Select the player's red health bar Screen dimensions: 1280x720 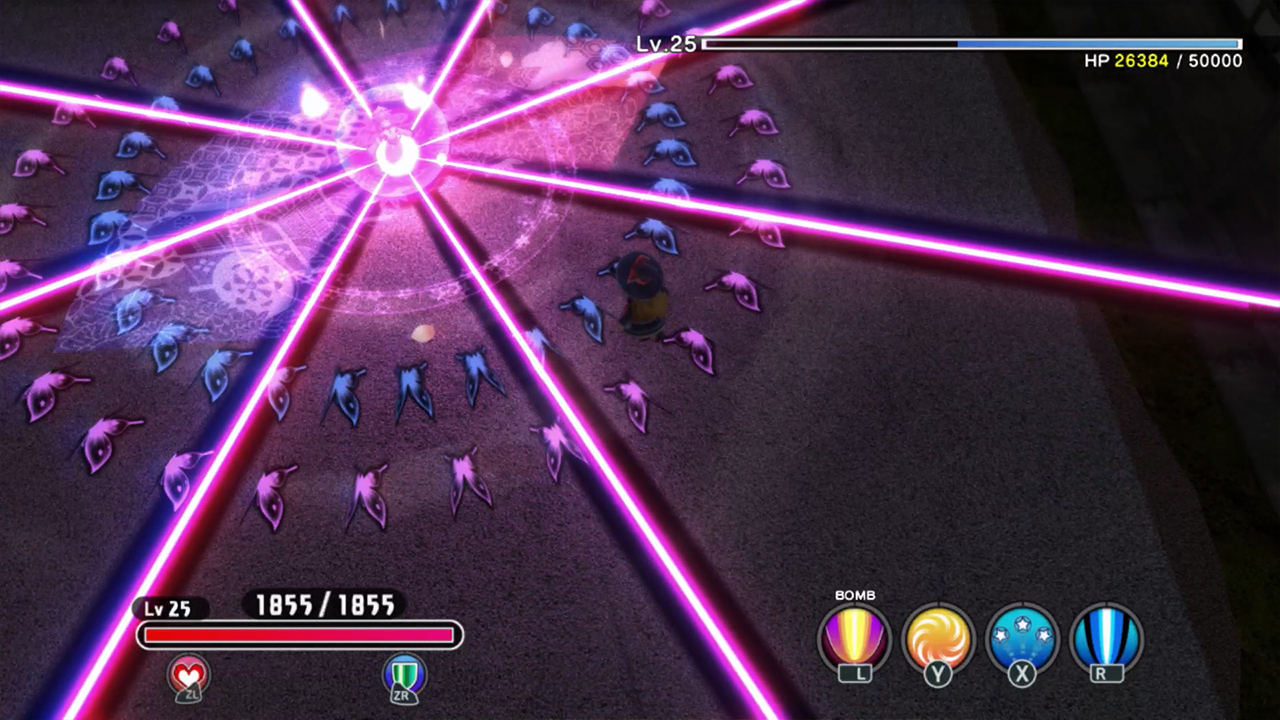coord(300,635)
